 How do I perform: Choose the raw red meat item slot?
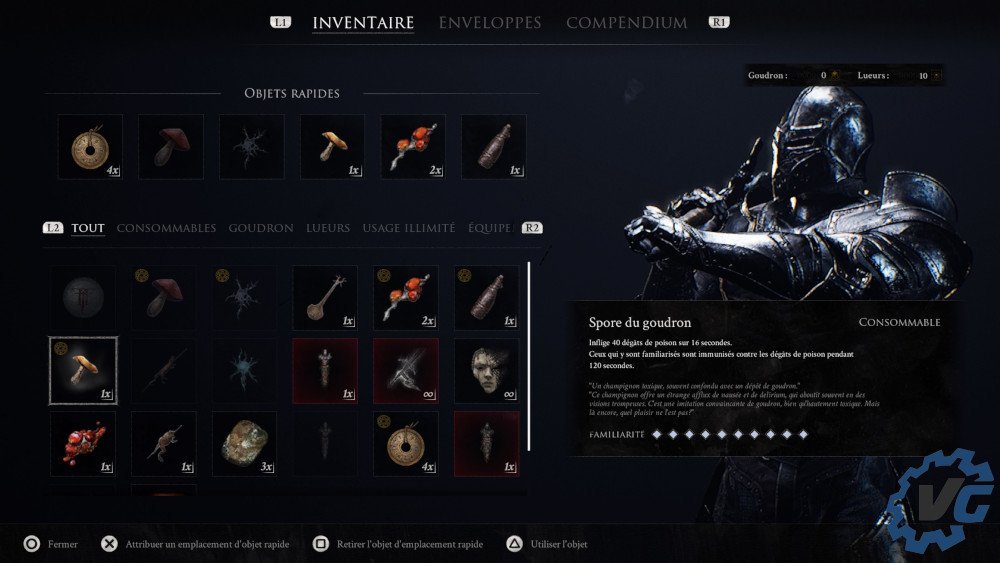(84, 444)
